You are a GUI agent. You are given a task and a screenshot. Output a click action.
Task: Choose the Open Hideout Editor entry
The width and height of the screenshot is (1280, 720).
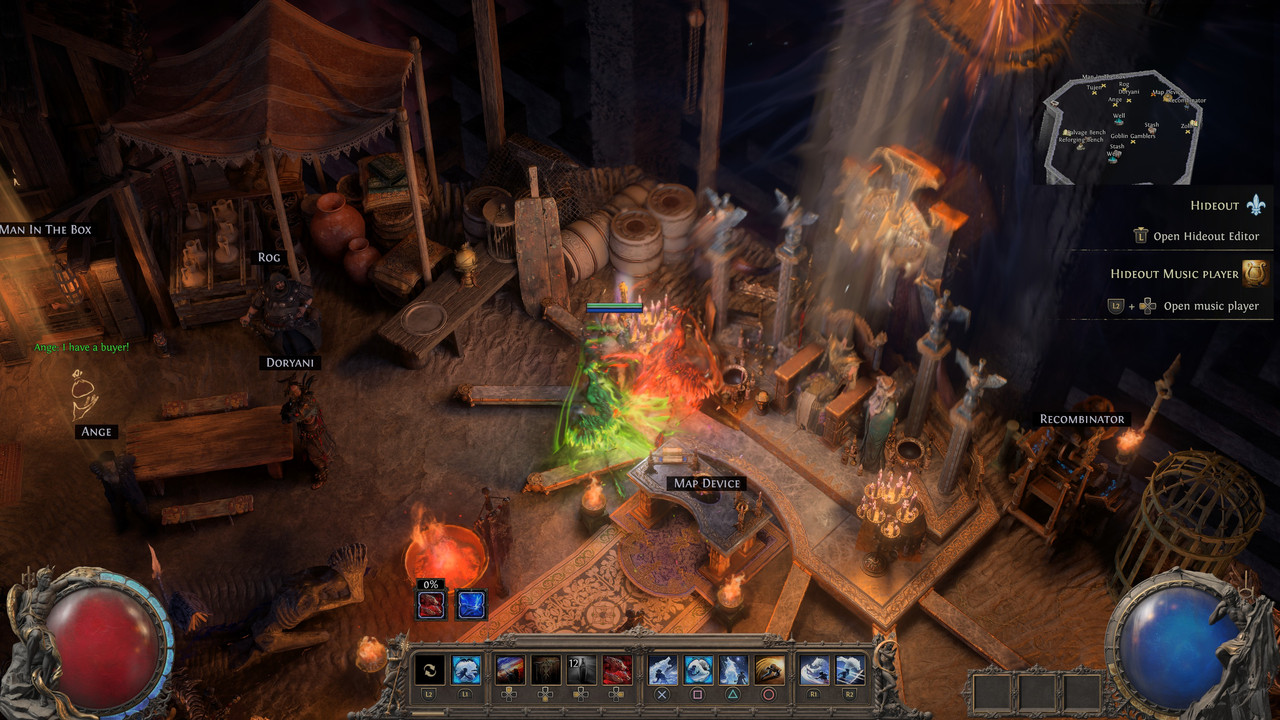click(1205, 236)
